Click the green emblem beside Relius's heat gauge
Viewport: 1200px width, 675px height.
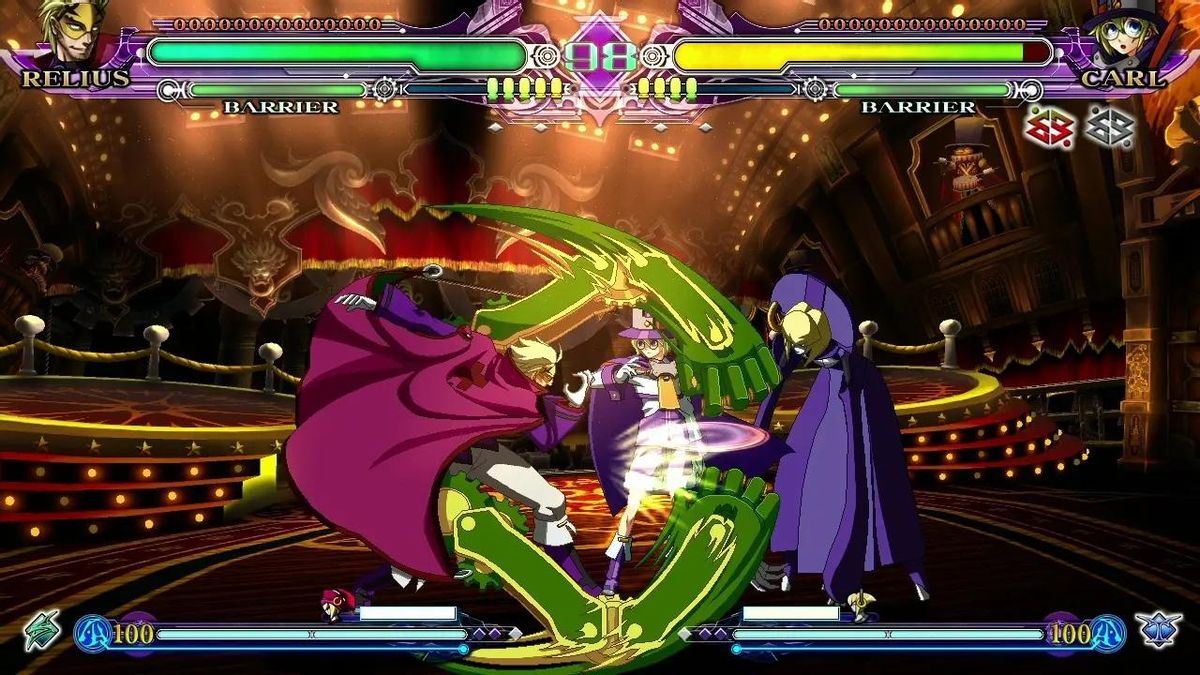42,630
